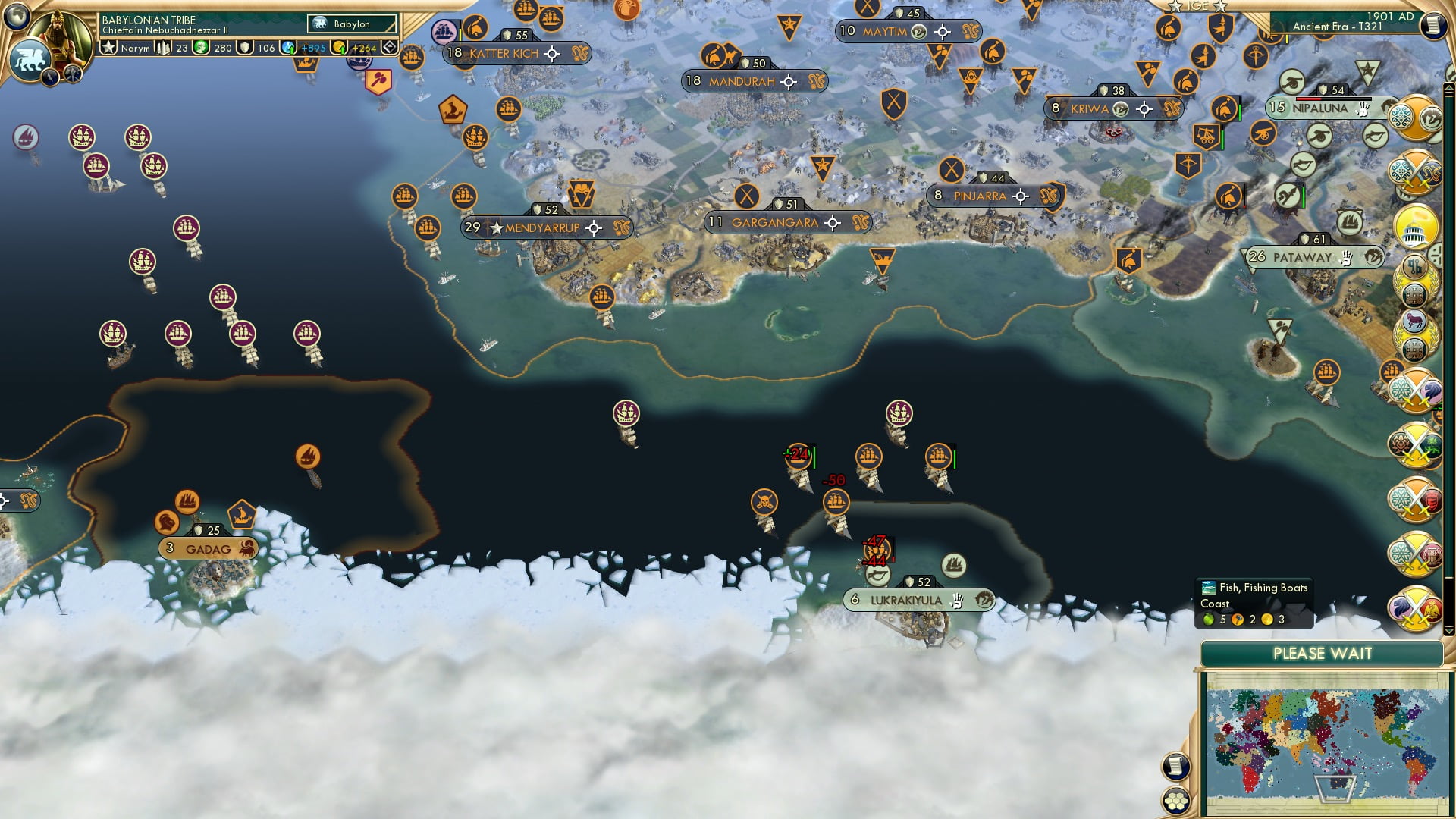The height and width of the screenshot is (819, 1456).
Task: Click the Narym star resource indicator
Action: (108, 47)
